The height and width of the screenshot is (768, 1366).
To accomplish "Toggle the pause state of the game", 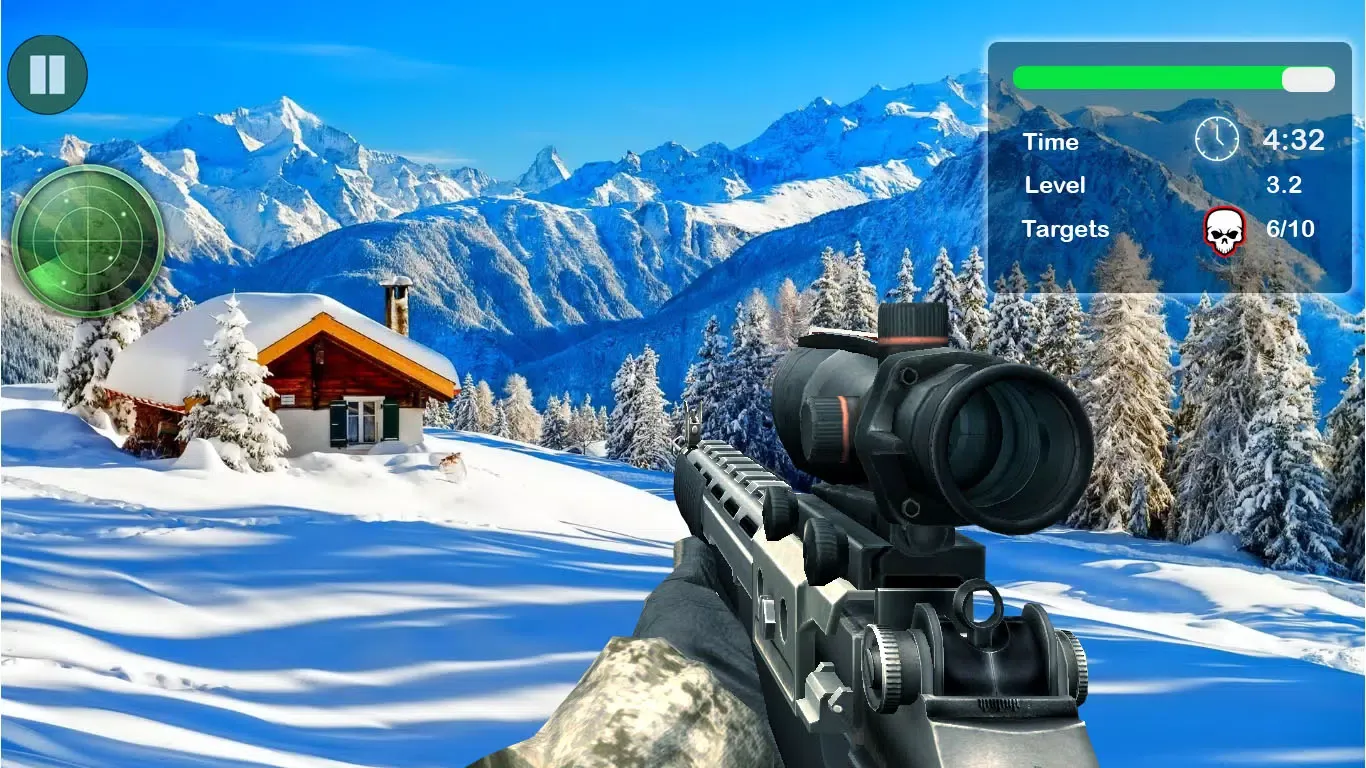I will 46,73.
